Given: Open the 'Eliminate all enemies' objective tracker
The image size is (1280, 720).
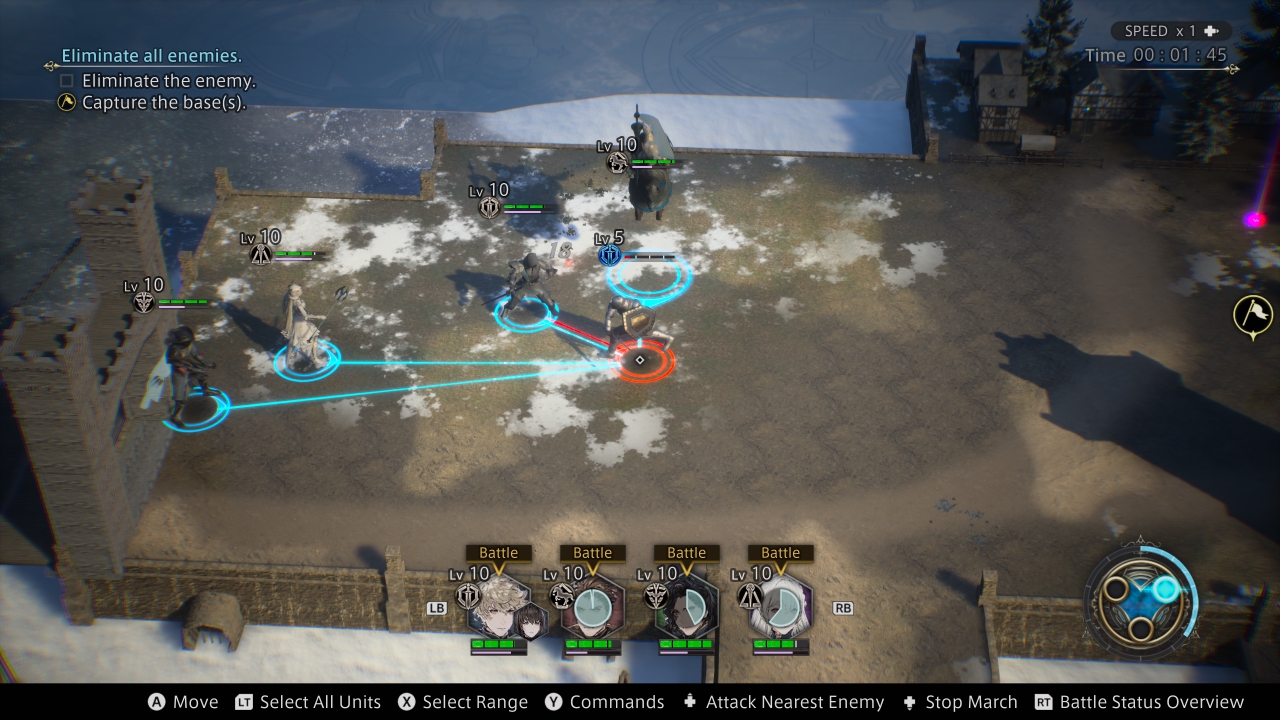Looking at the screenshot, I should [x=151, y=56].
